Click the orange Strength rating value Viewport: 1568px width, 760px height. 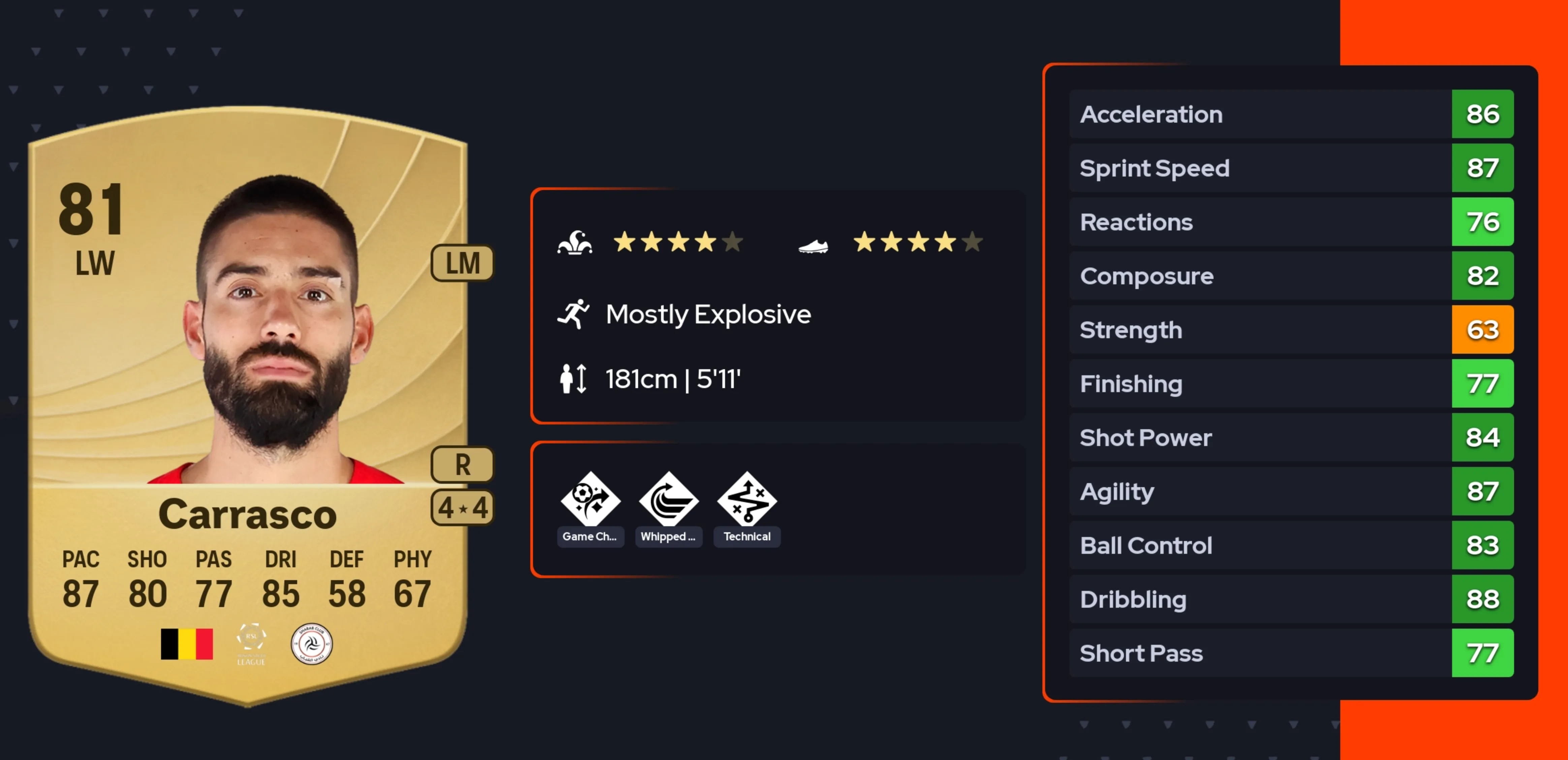point(1483,330)
